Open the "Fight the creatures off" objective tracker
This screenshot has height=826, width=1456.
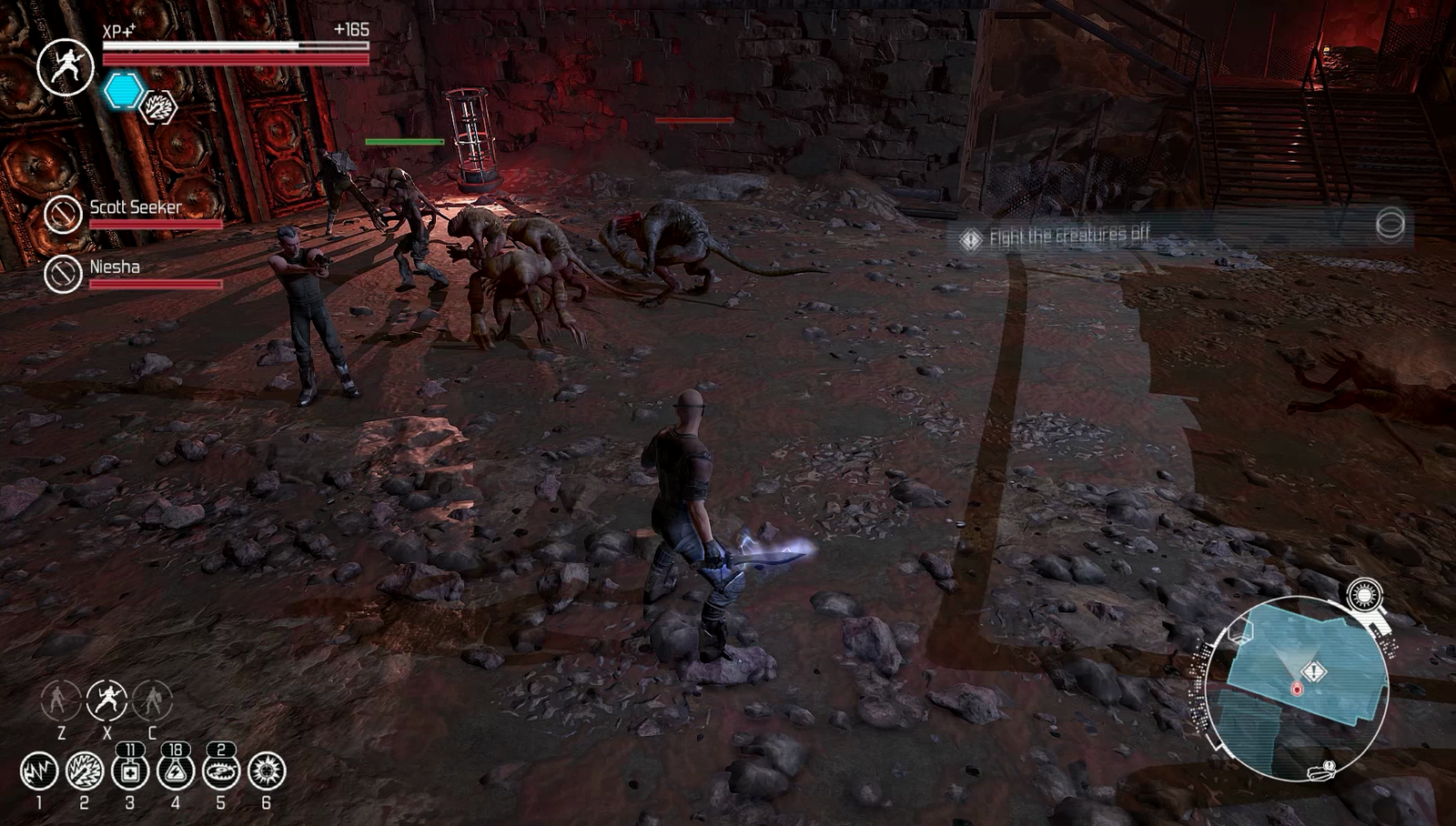click(x=1069, y=237)
